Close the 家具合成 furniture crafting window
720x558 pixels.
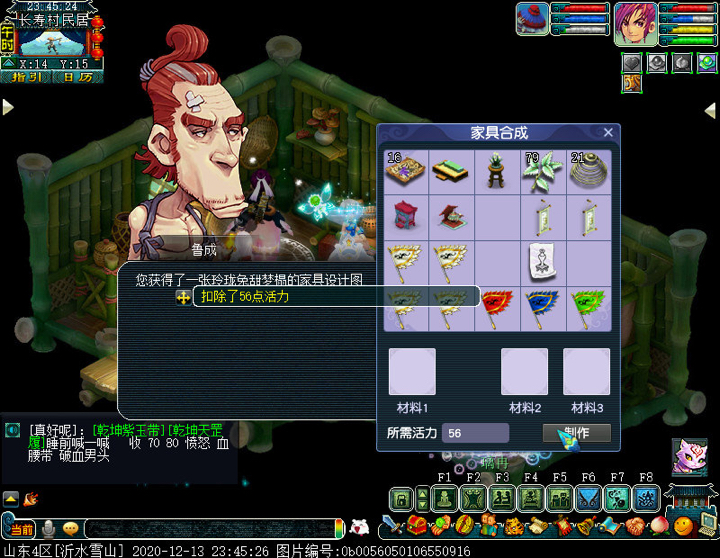click(608, 132)
